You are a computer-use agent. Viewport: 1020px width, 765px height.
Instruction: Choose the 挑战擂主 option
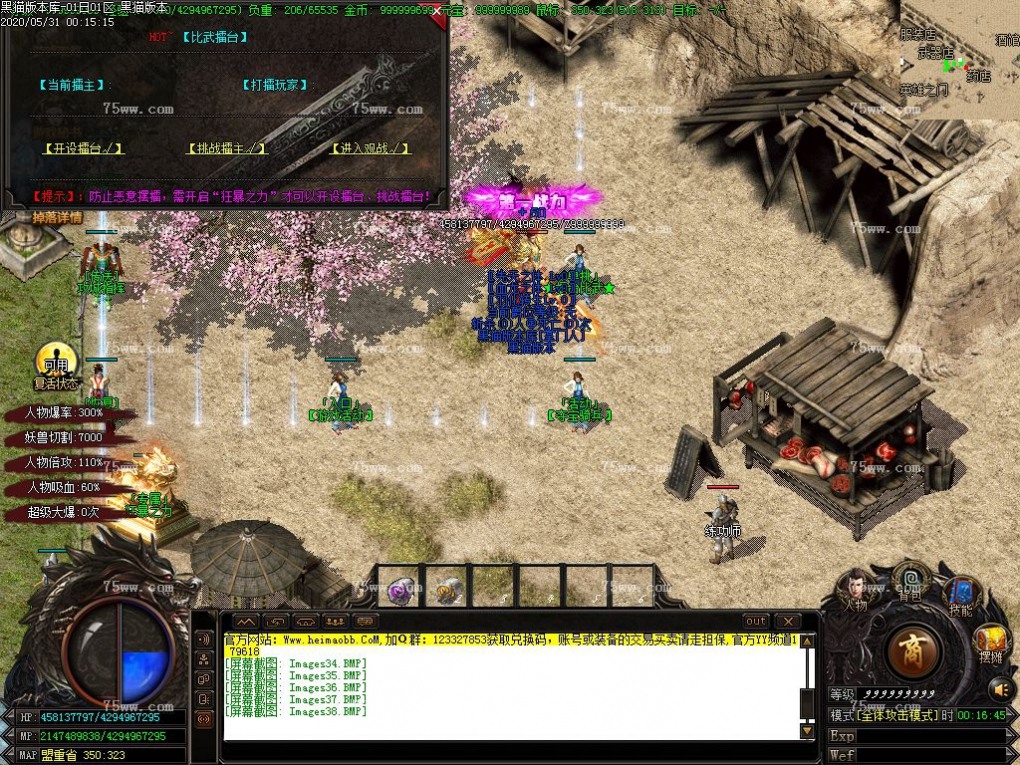point(228,148)
